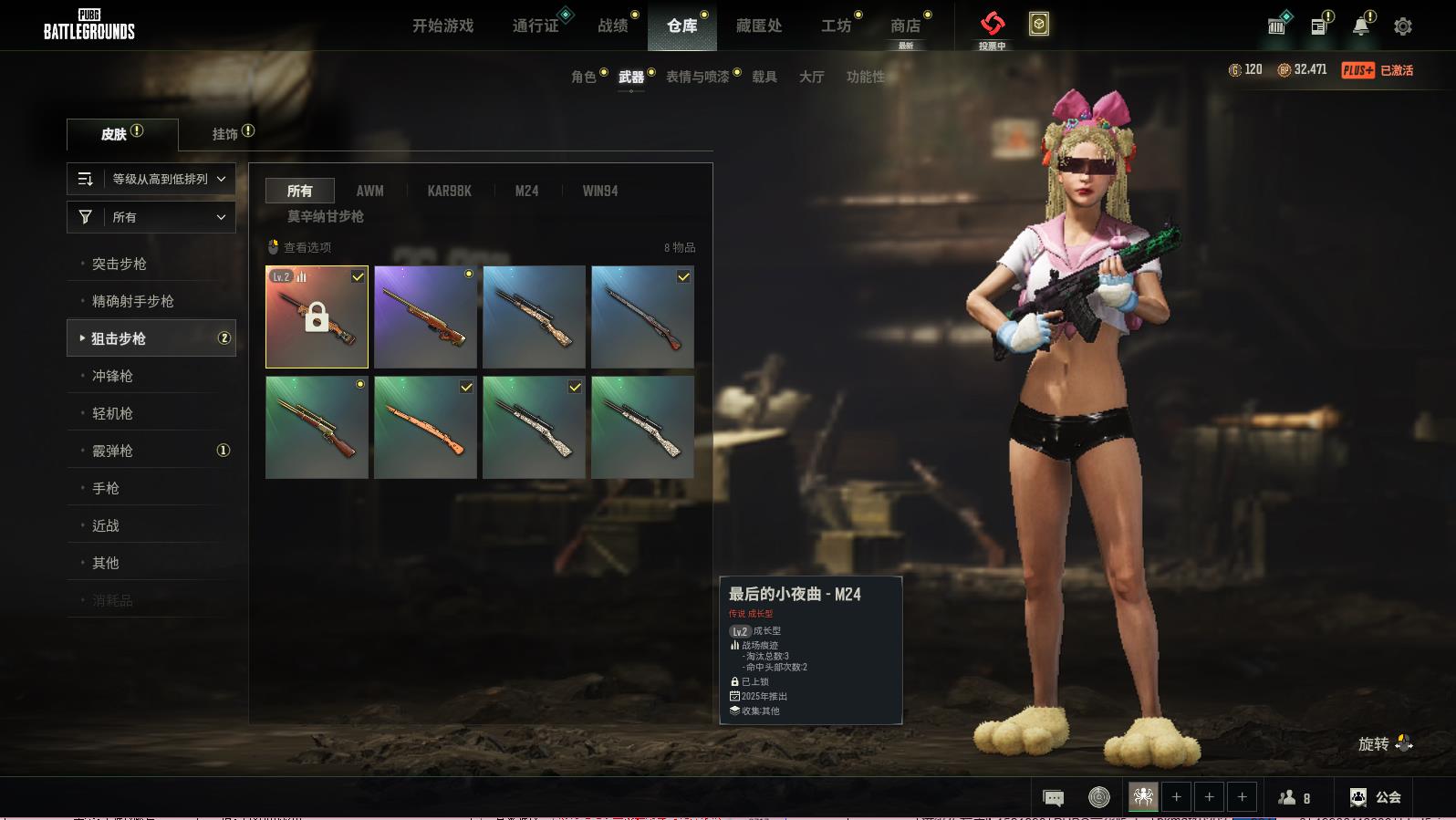Screen dimensions: 1456x820
Task: Switch to the 载具 vehicle tab
Action: [x=764, y=77]
